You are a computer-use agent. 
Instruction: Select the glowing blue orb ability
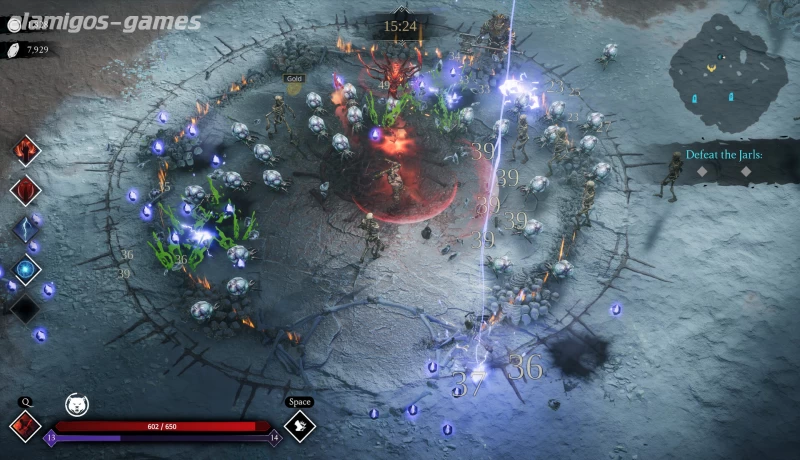[25, 269]
